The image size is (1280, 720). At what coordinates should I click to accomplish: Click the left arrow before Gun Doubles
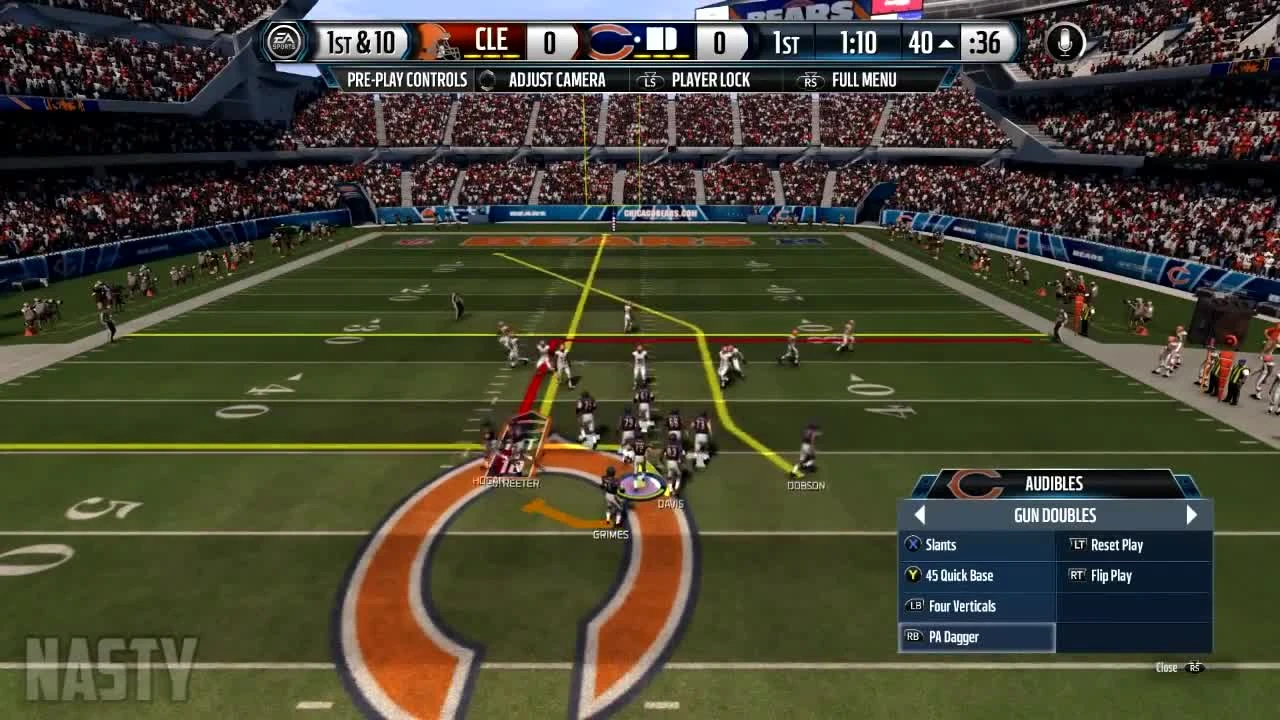click(919, 514)
